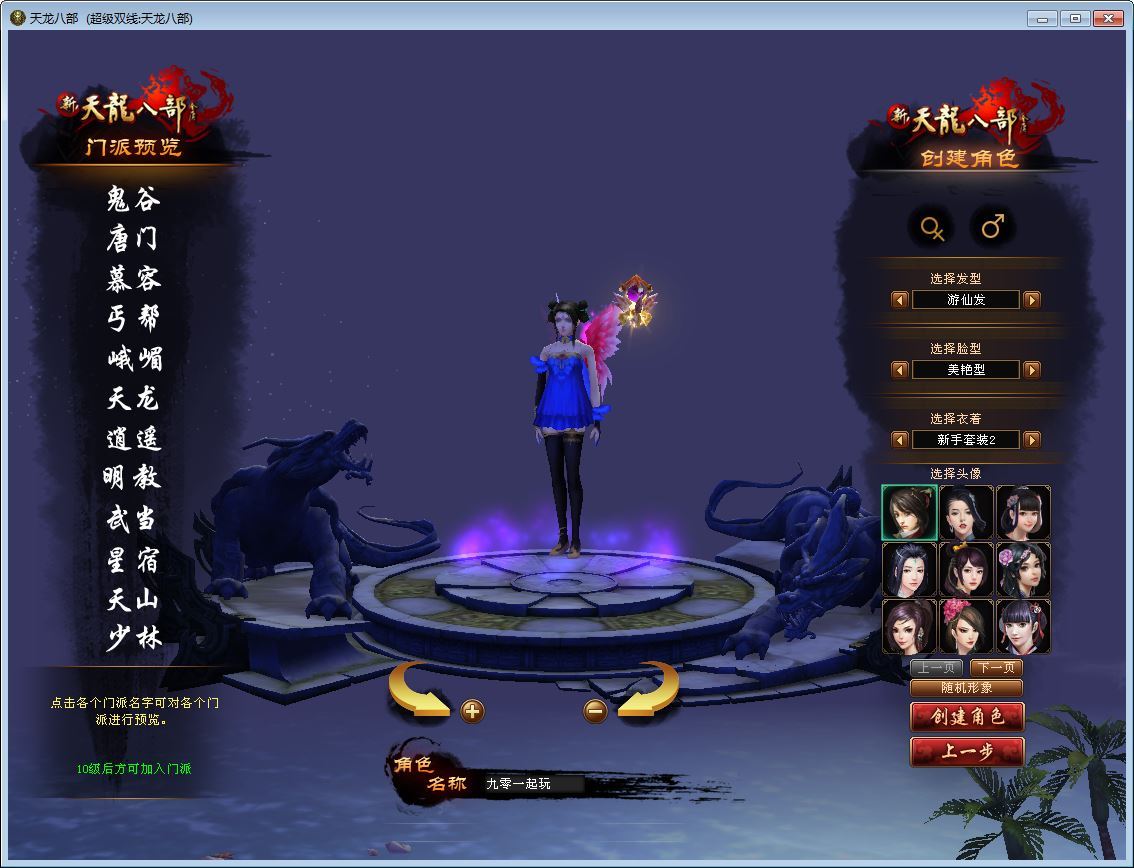The image size is (1134, 868).
Task: Select the female gender icon
Action: [x=933, y=228]
